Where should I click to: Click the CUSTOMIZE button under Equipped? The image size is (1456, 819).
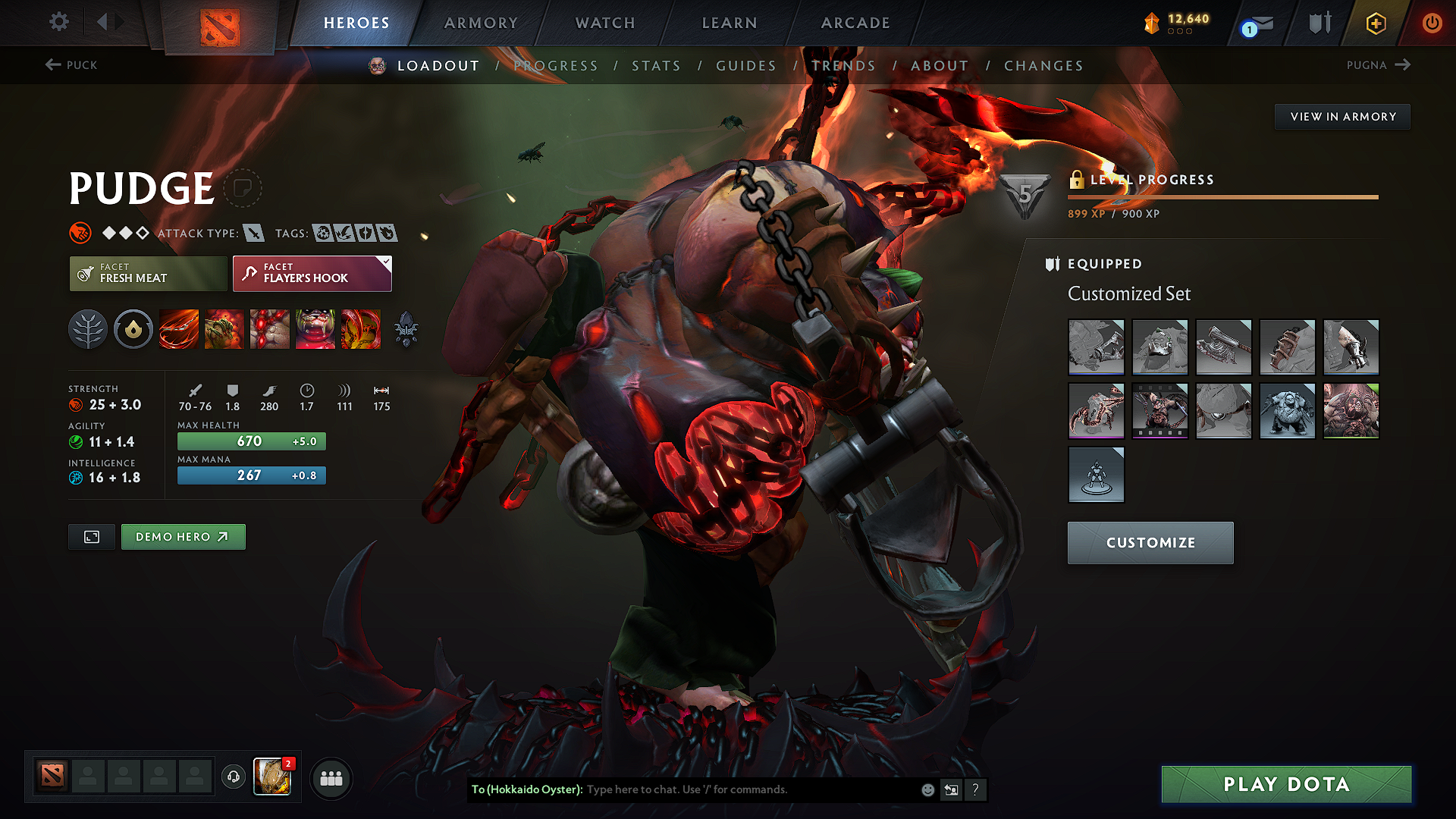1150,543
